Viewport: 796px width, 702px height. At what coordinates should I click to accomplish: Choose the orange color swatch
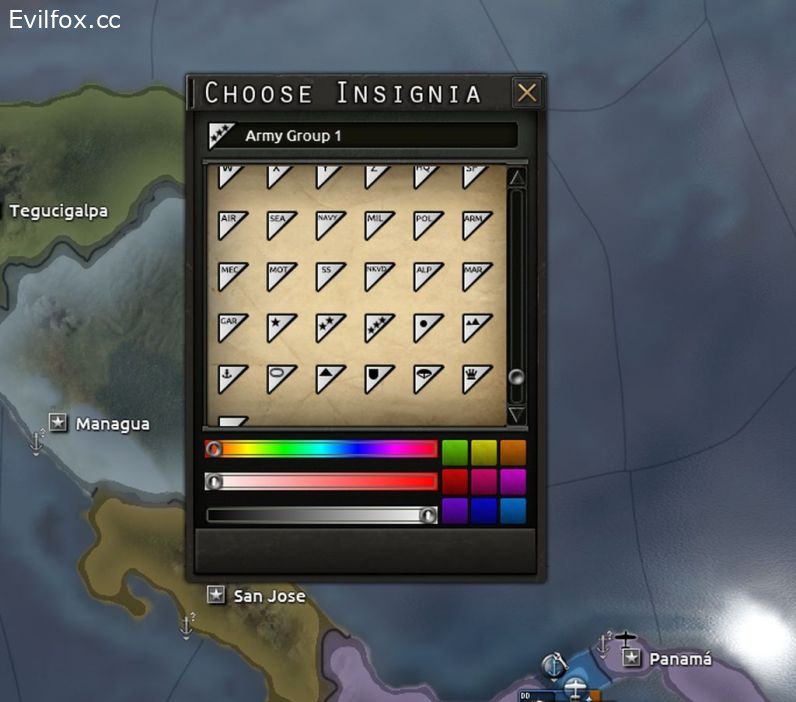(512, 451)
